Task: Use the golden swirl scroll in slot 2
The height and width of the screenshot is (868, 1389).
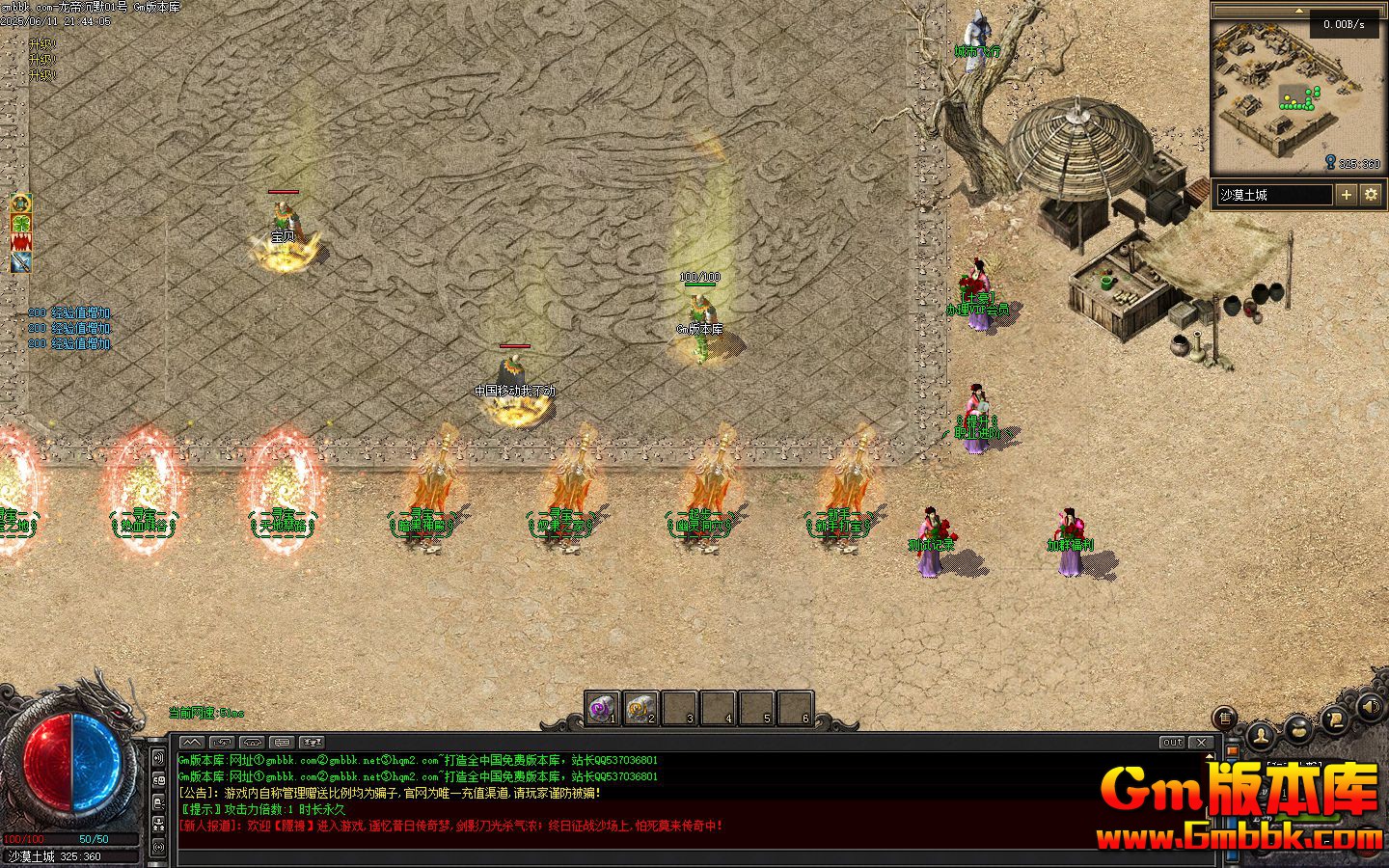Action: click(640, 709)
